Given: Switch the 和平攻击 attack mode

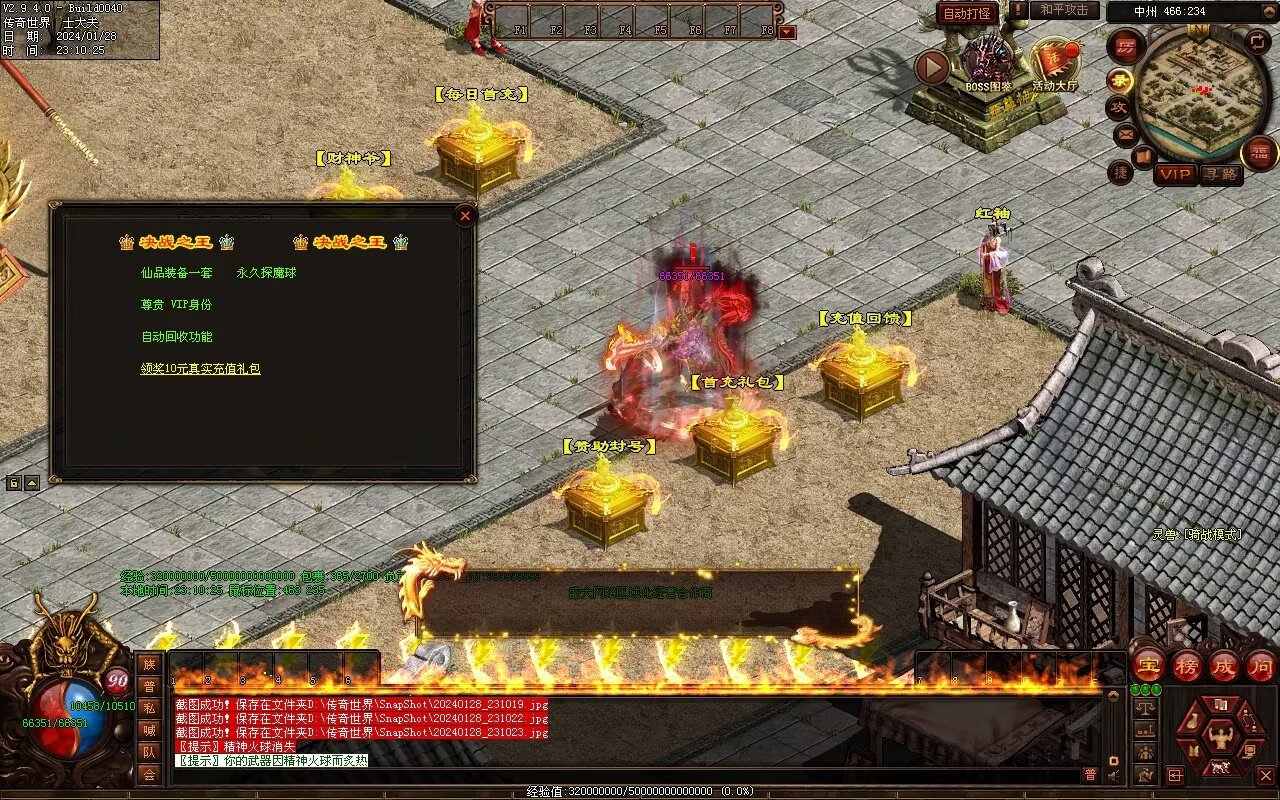Looking at the screenshot, I should (x=1064, y=10).
